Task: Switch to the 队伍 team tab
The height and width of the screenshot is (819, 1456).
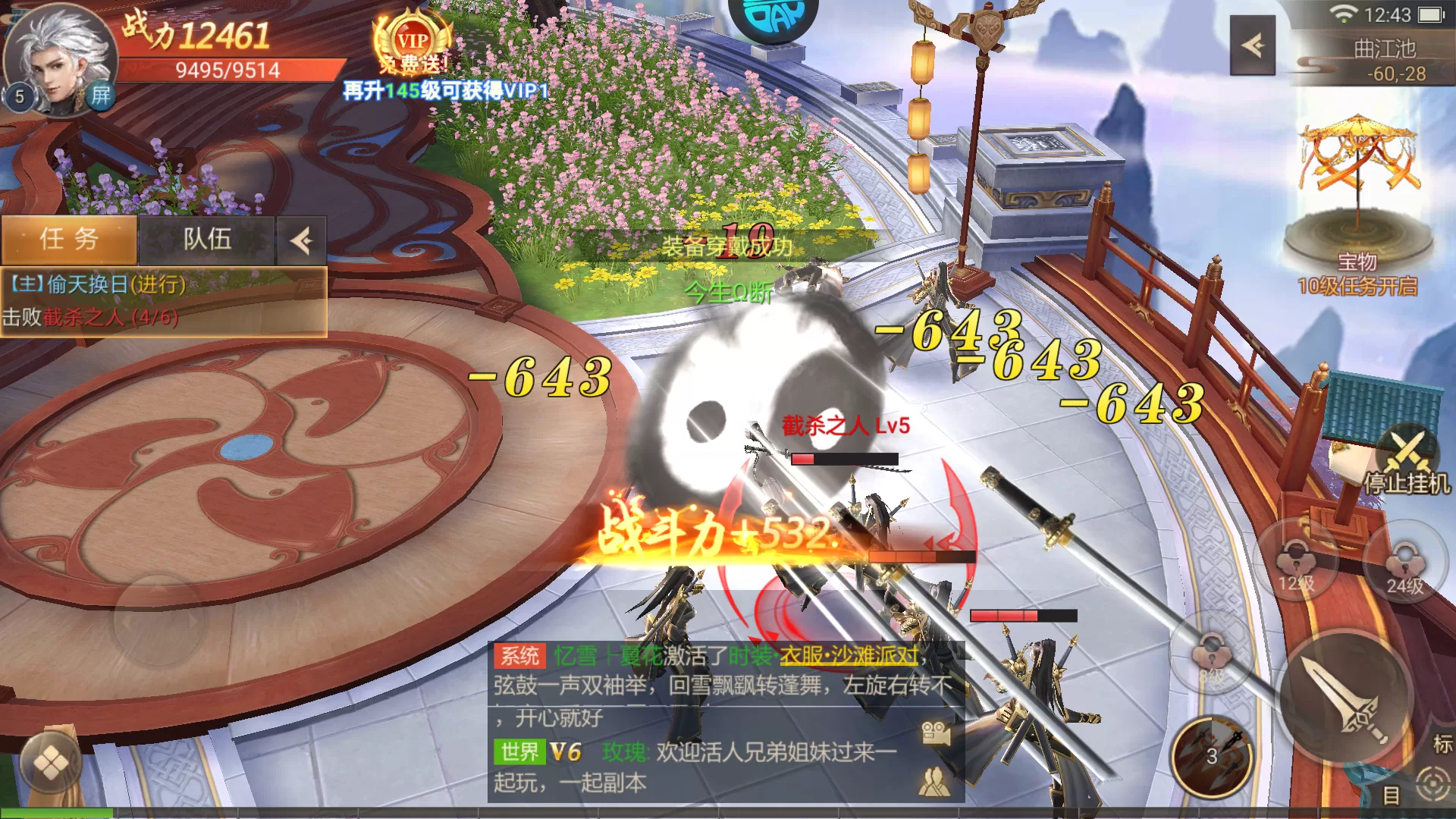Action: pyautogui.click(x=207, y=240)
